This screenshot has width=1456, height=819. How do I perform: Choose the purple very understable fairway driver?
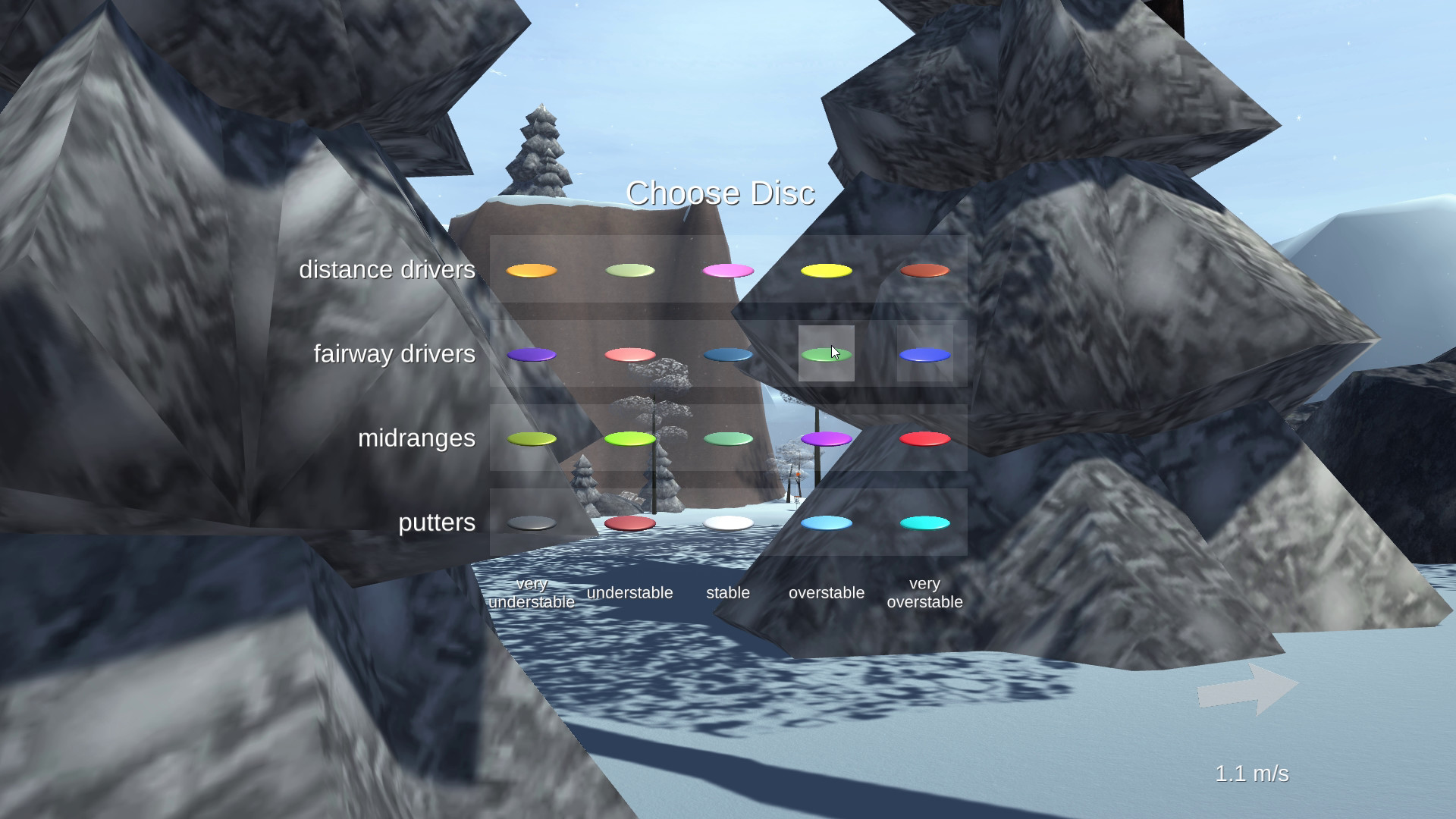(x=532, y=353)
